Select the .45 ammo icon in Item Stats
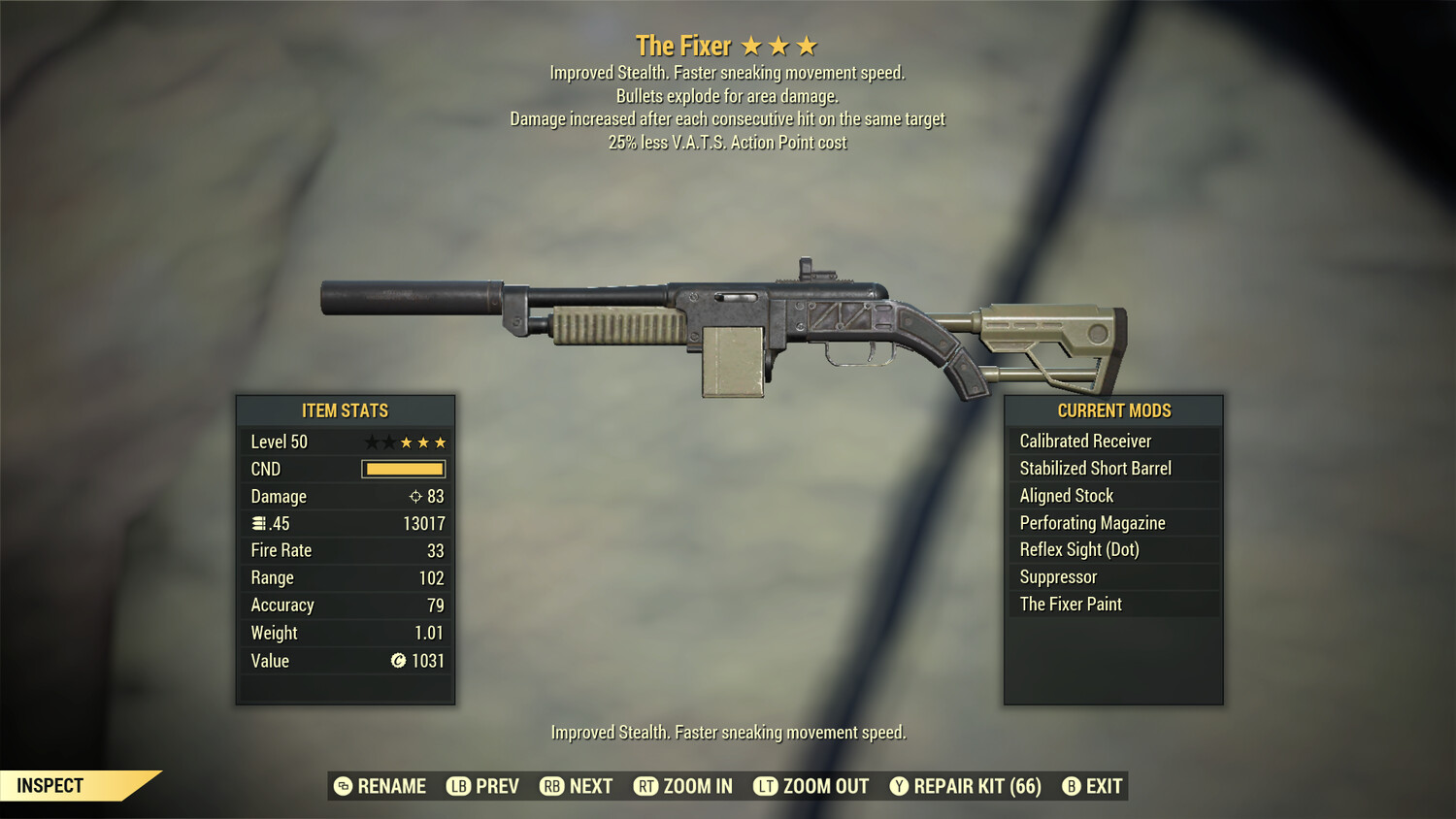 tap(259, 523)
